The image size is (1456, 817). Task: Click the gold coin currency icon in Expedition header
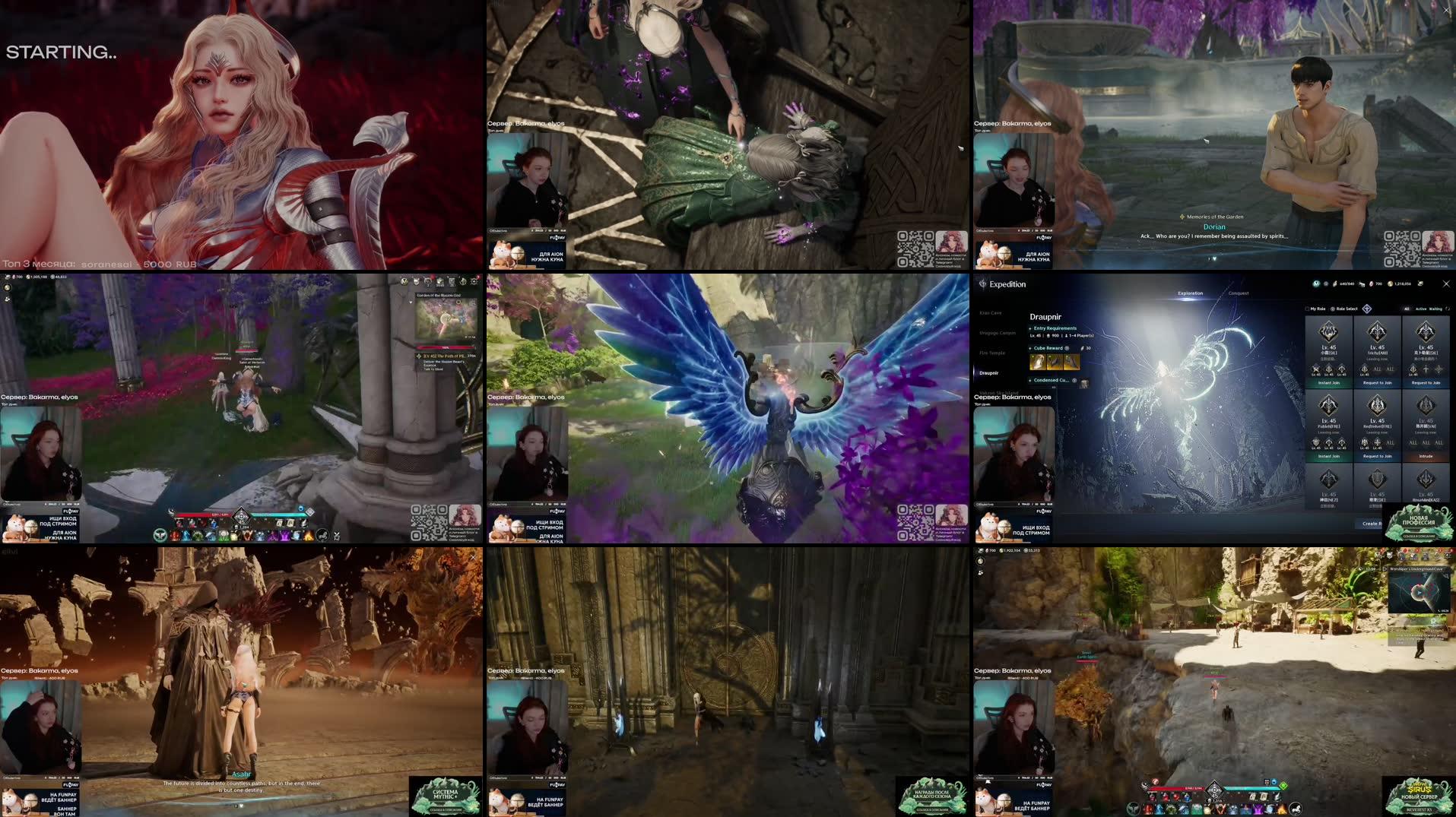pyautogui.click(x=1391, y=283)
